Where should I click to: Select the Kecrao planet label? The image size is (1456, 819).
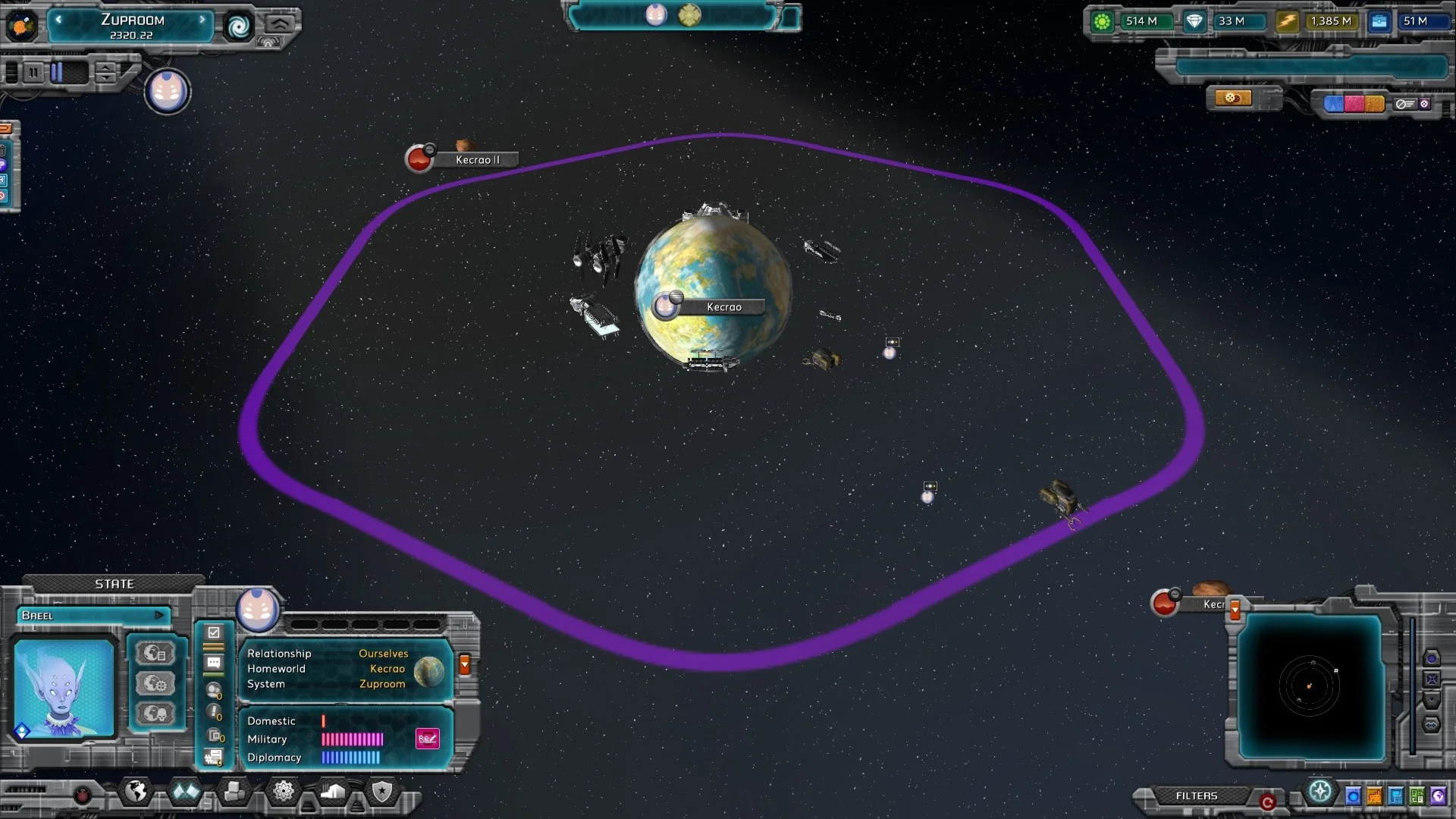(723, 307)
